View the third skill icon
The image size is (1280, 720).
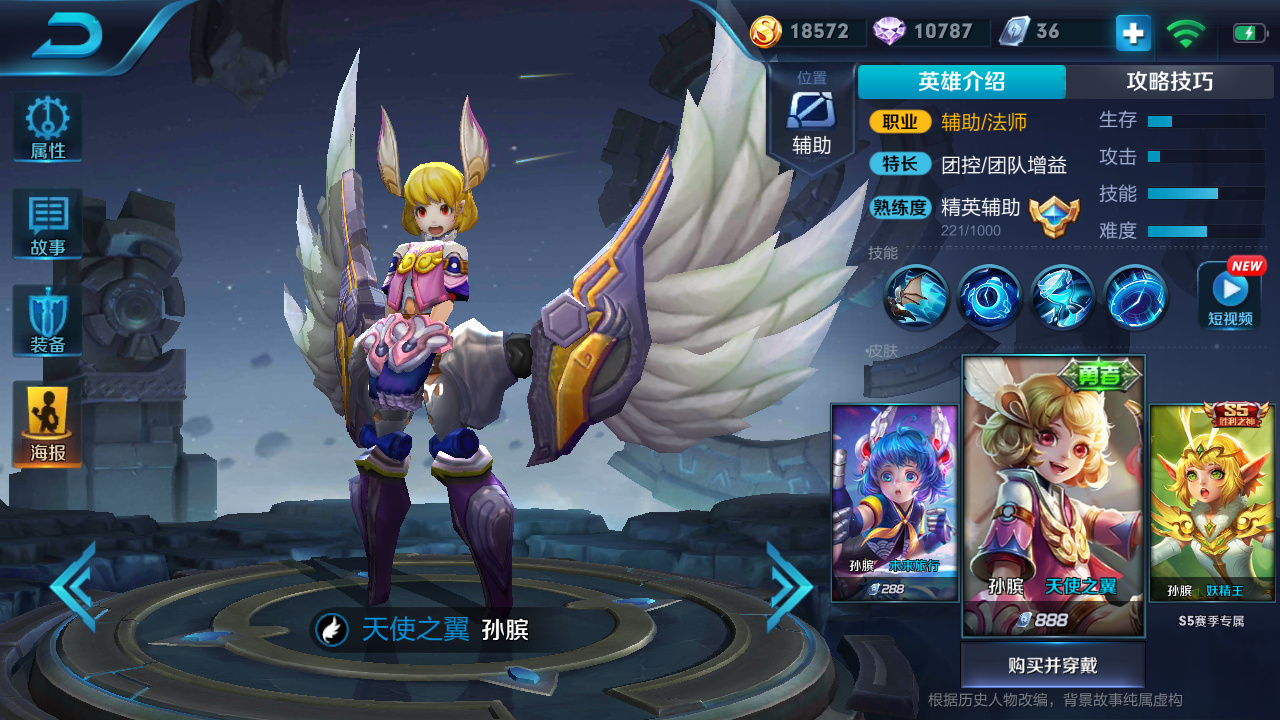(x=1061, y=297)
